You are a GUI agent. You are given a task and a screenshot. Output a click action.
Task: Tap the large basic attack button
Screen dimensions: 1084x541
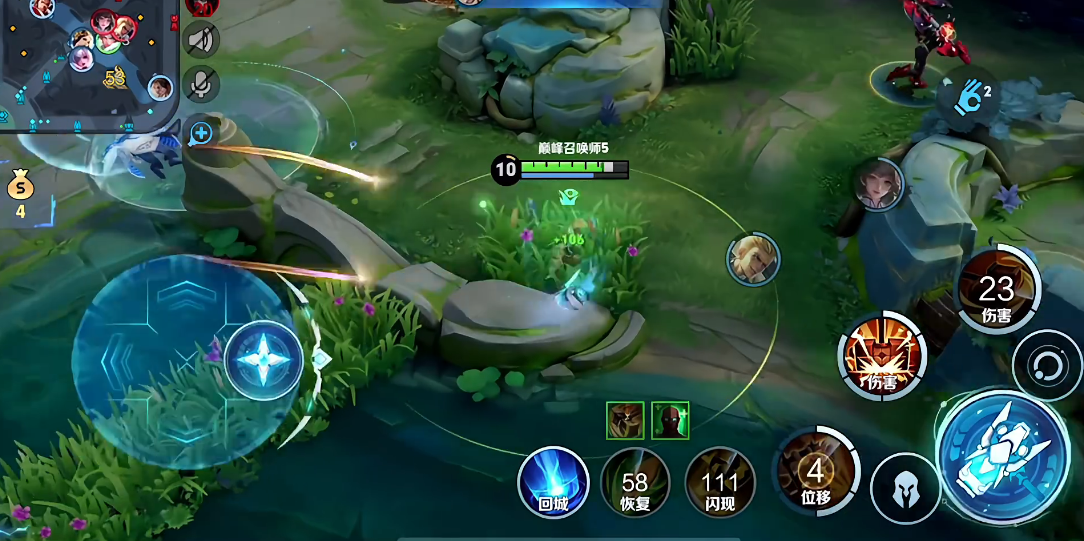click(1002, 456)
